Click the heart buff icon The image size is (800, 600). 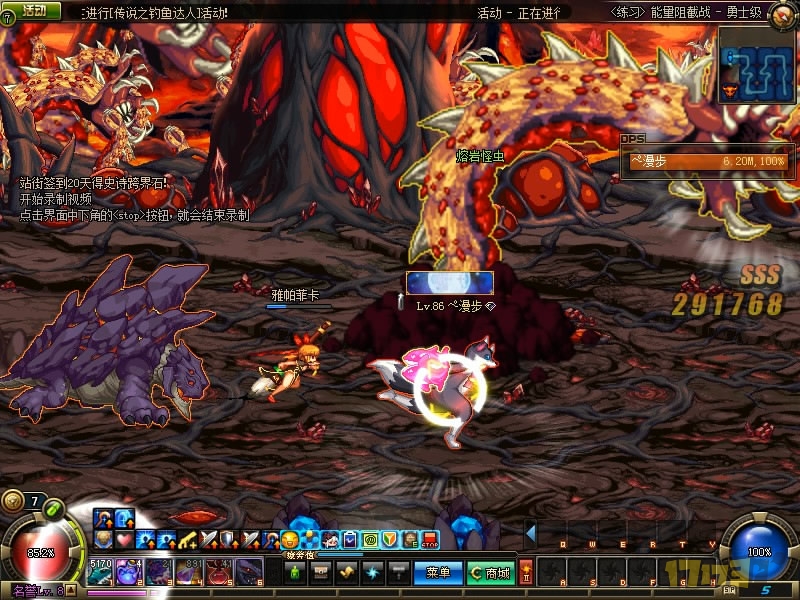pyautogui.click(x=122, y=541)
